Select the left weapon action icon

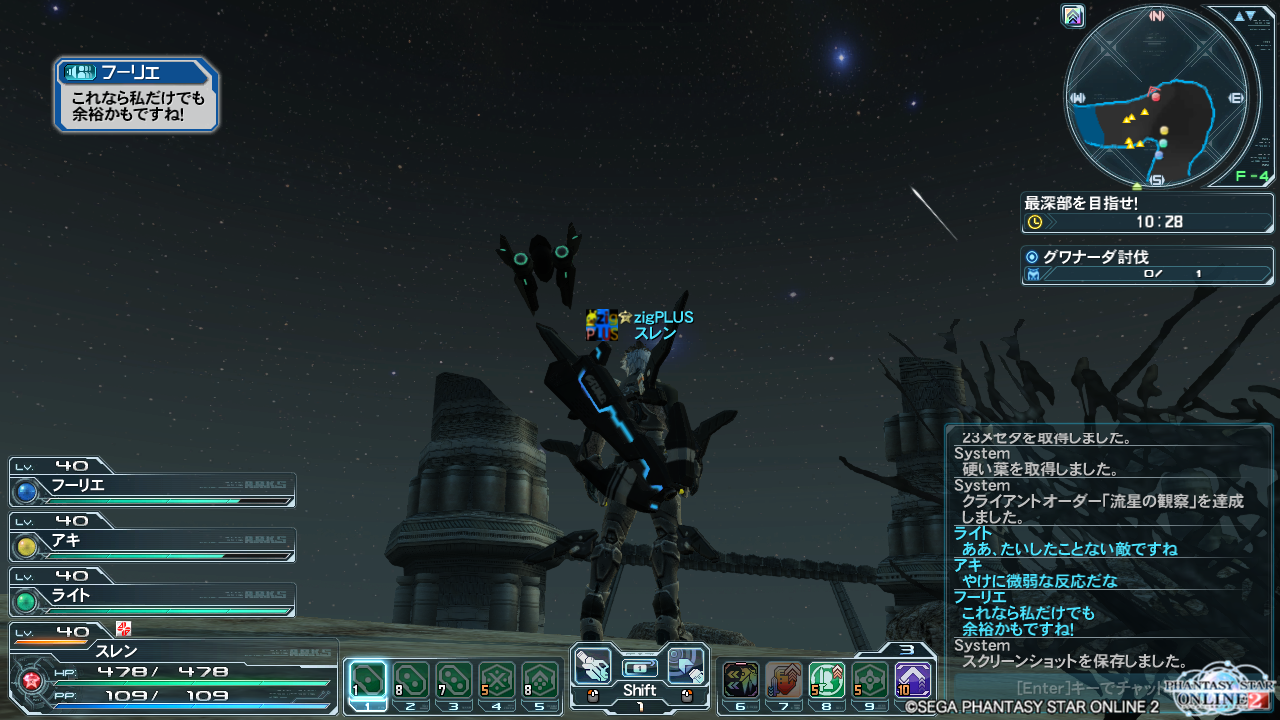click(x=594, y=665)
